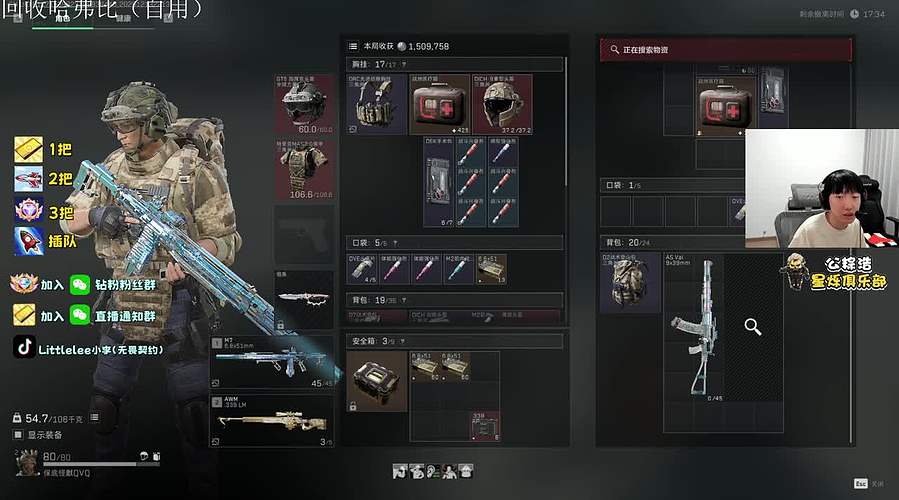Select the AWM sniper rifle slot

pyautogui.click(x=273, y=420)
